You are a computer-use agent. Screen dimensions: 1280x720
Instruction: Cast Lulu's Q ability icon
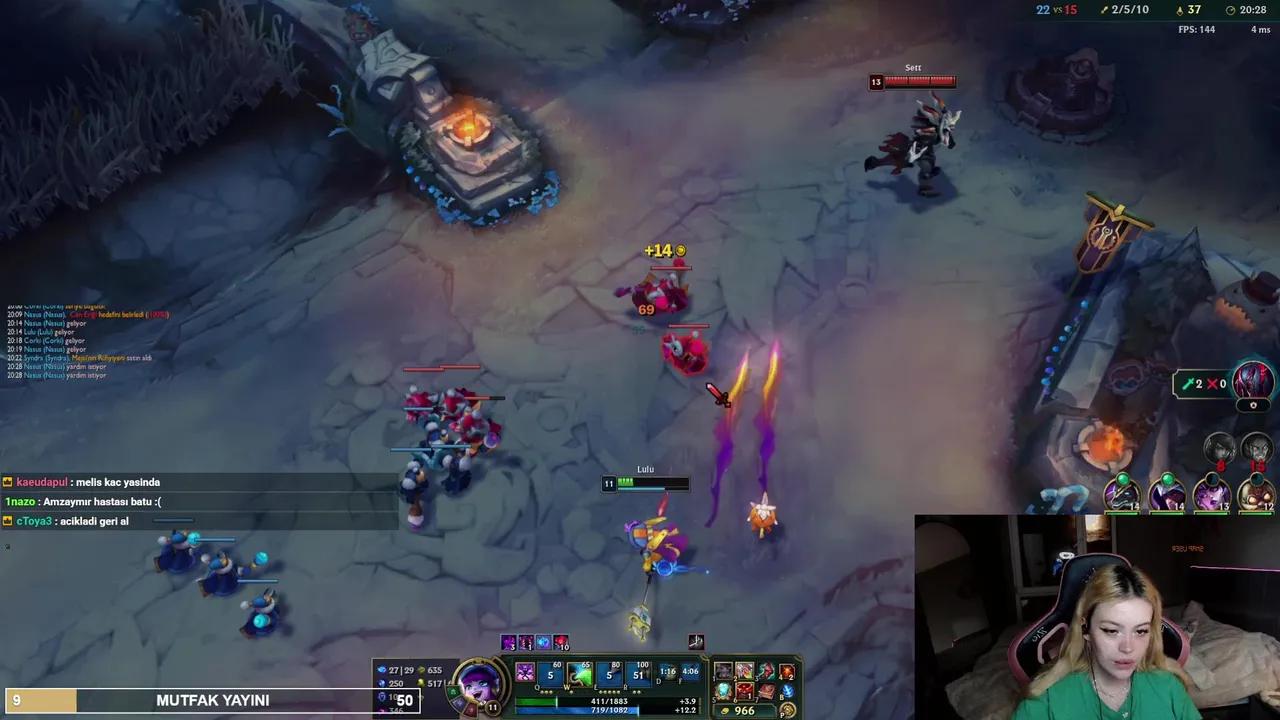click(548, 674)
